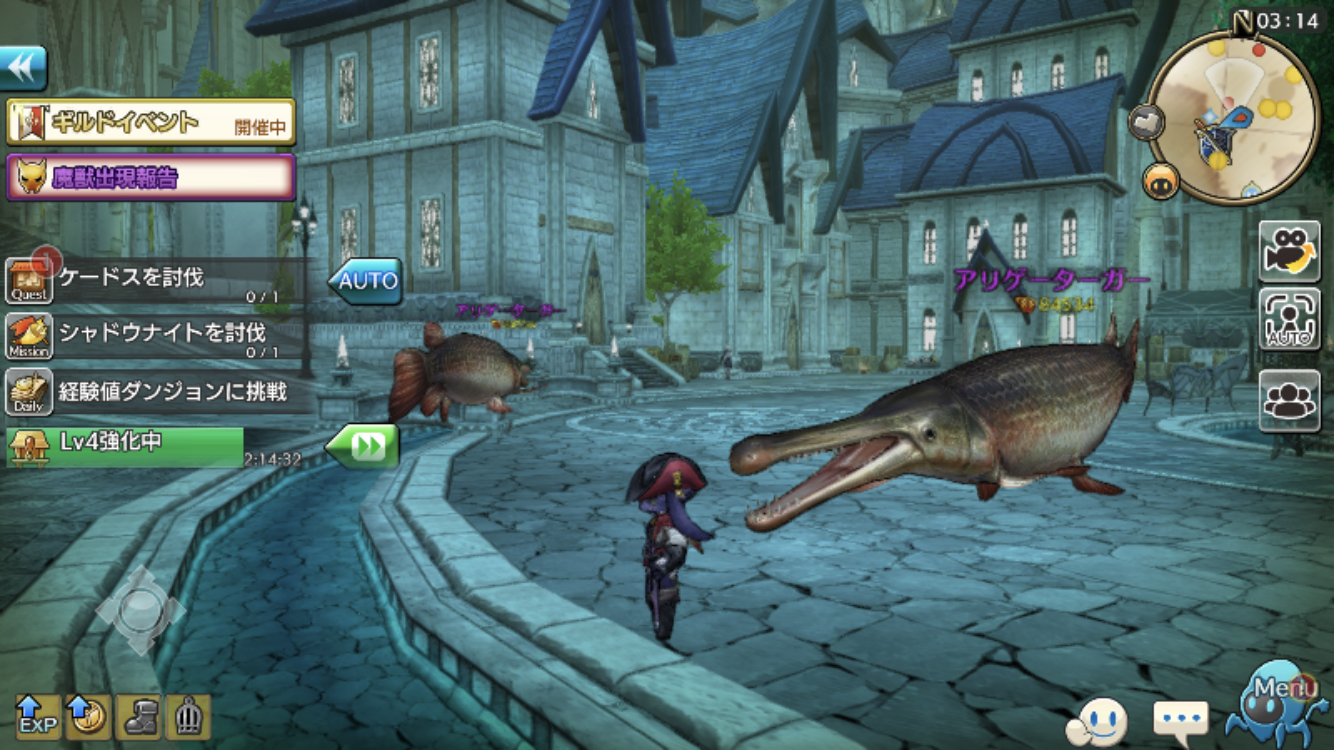Click the orange monster face icon by the minimap
The image size is (1334, 750).
tap(1161, 181)
